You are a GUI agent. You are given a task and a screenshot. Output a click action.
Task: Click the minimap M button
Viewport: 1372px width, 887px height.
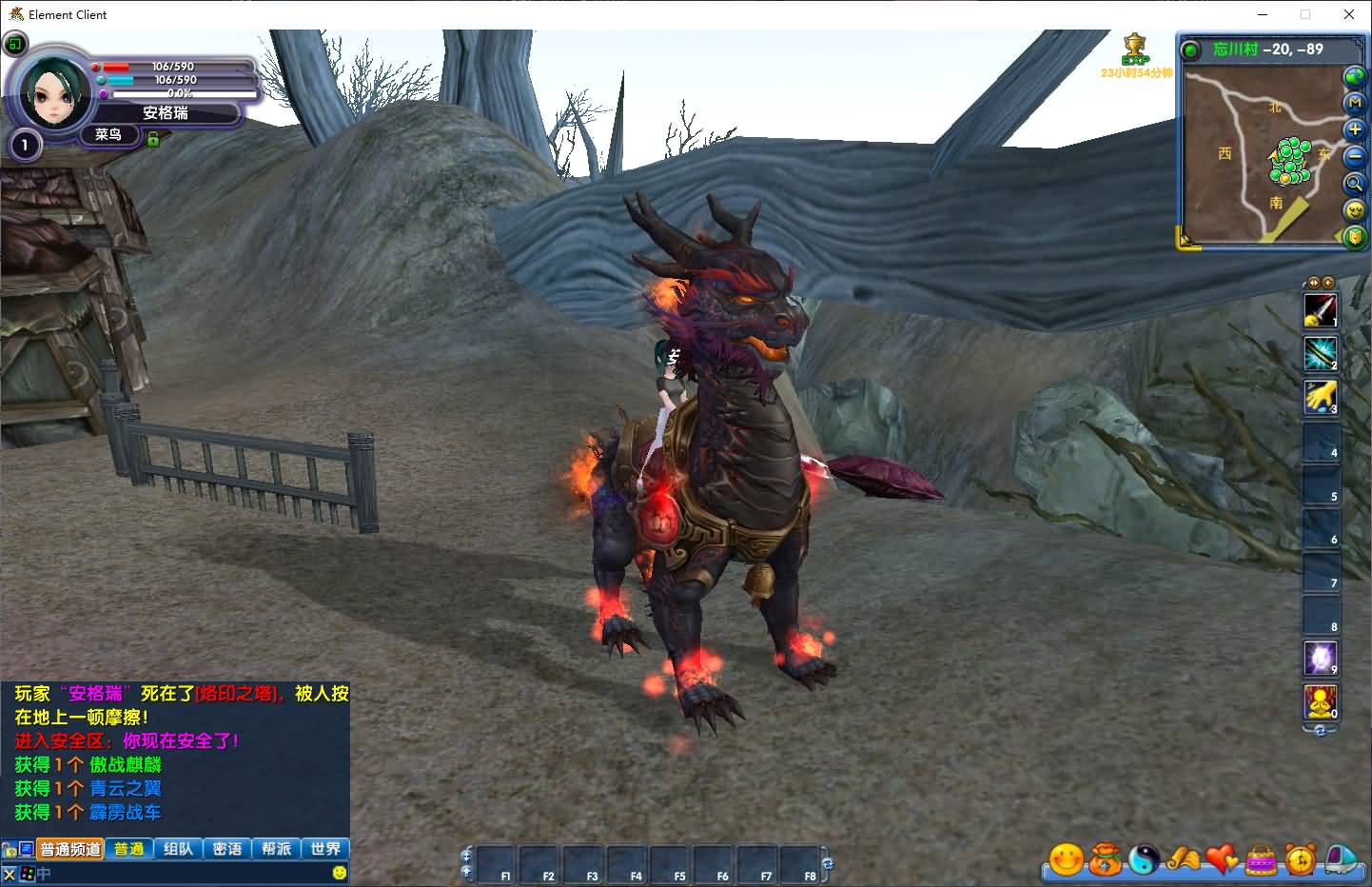1354,103
